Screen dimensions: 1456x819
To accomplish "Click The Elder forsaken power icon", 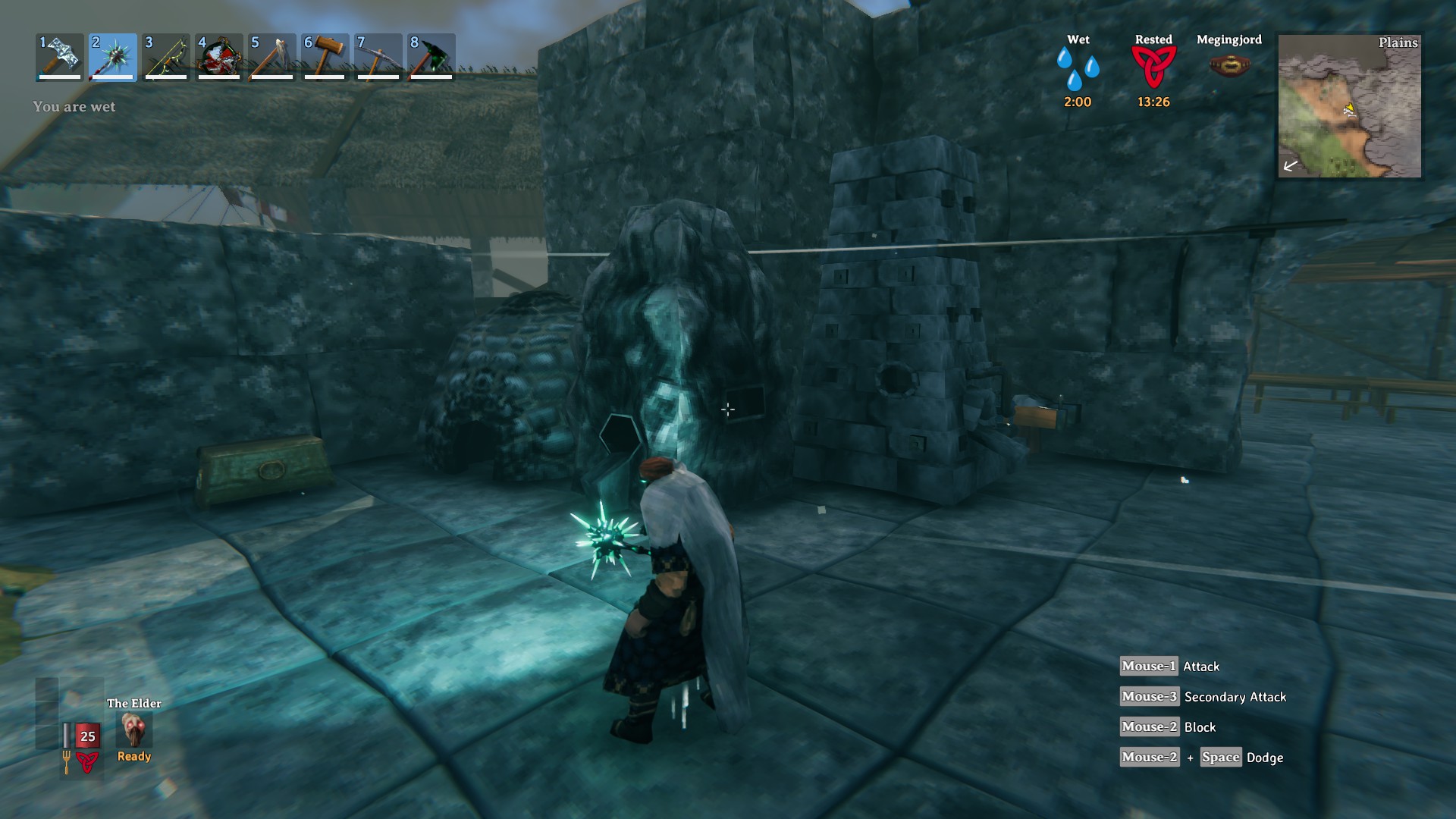I will pyautogui.click(x=135, y=730).
